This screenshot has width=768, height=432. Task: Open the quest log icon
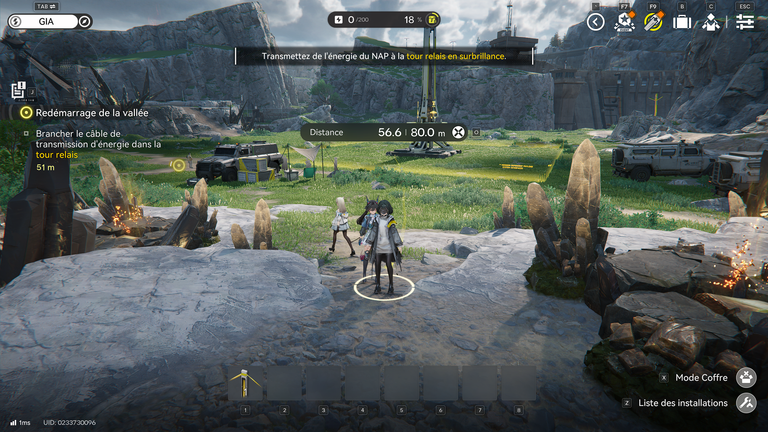click(x=18, y=90)
